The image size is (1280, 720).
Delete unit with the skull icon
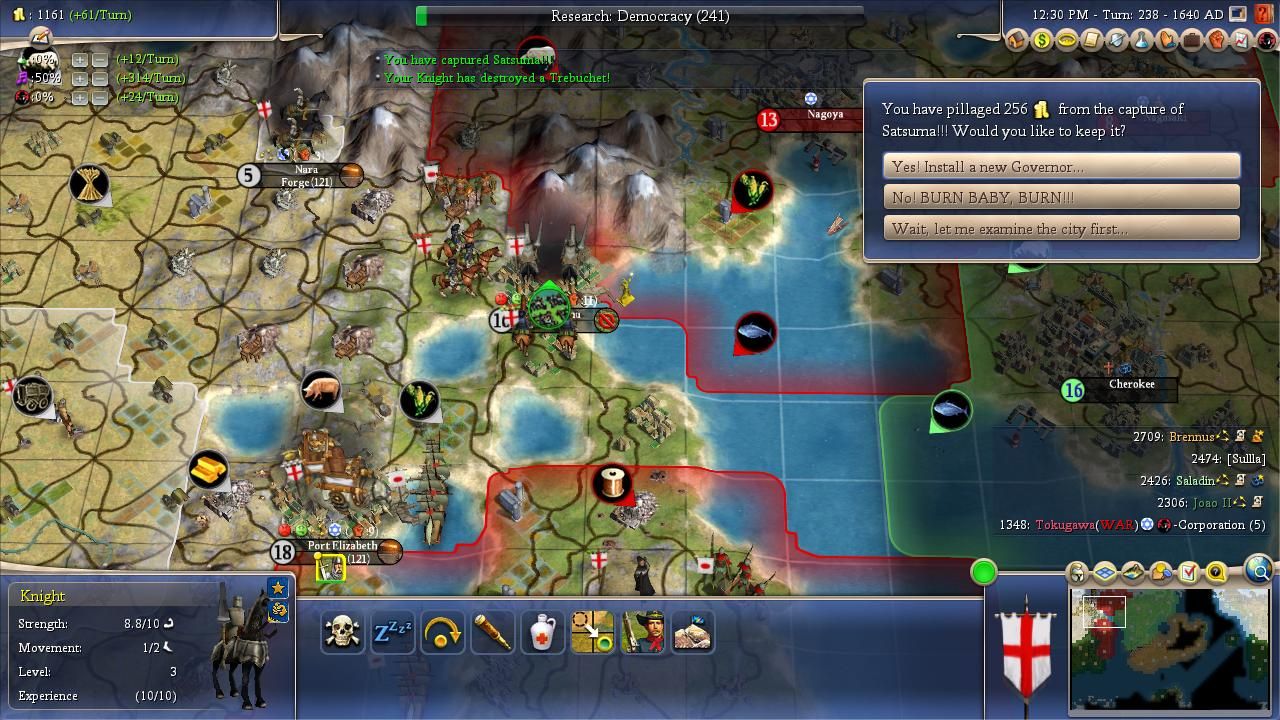[342, 632]
